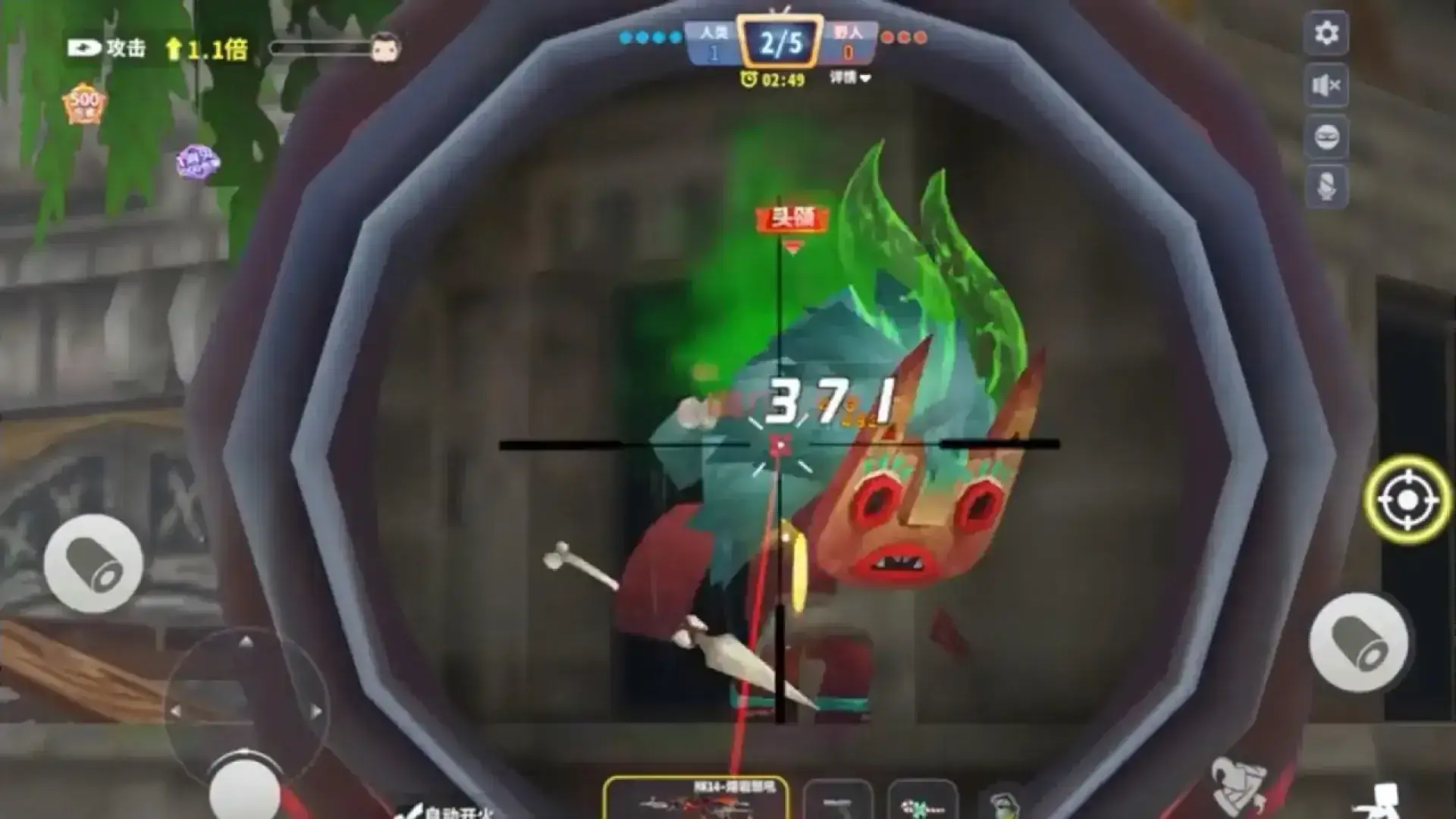1456x819 pixels.
Task: Toggle the microphone mute button
Action: click(x=1326, y=187)
